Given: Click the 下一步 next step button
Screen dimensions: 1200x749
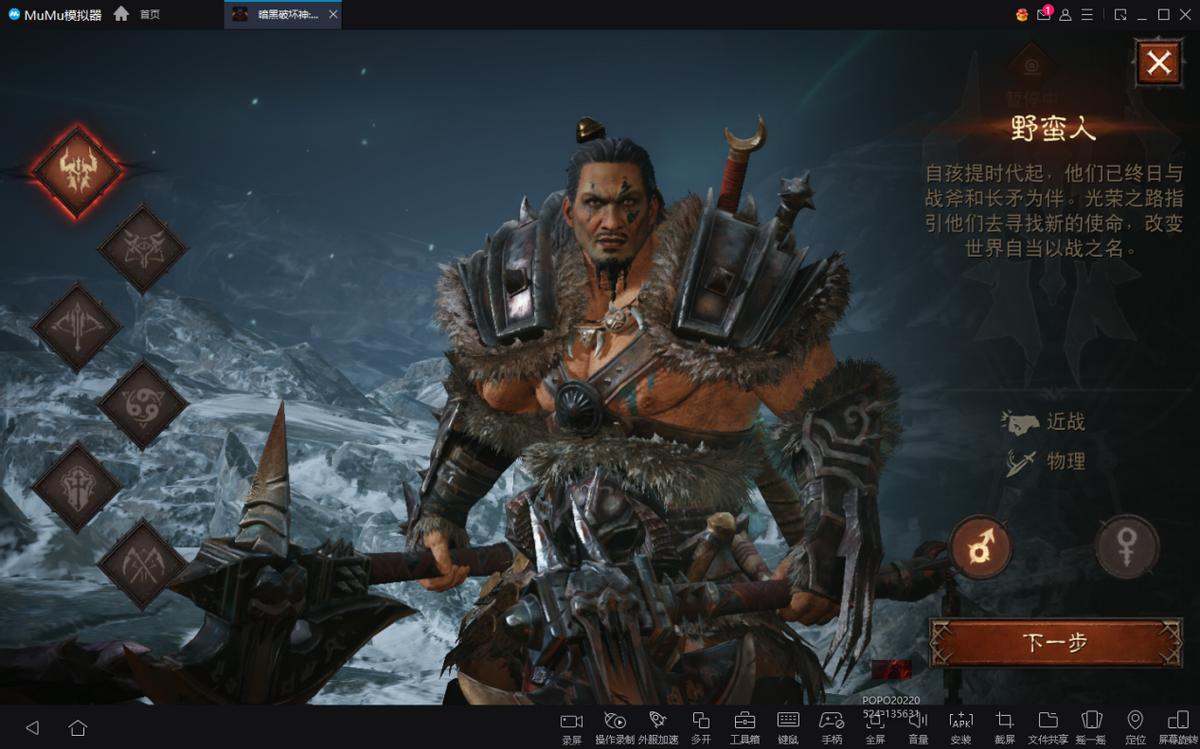Looking at the screenshot, I should tap(1055, 642).
